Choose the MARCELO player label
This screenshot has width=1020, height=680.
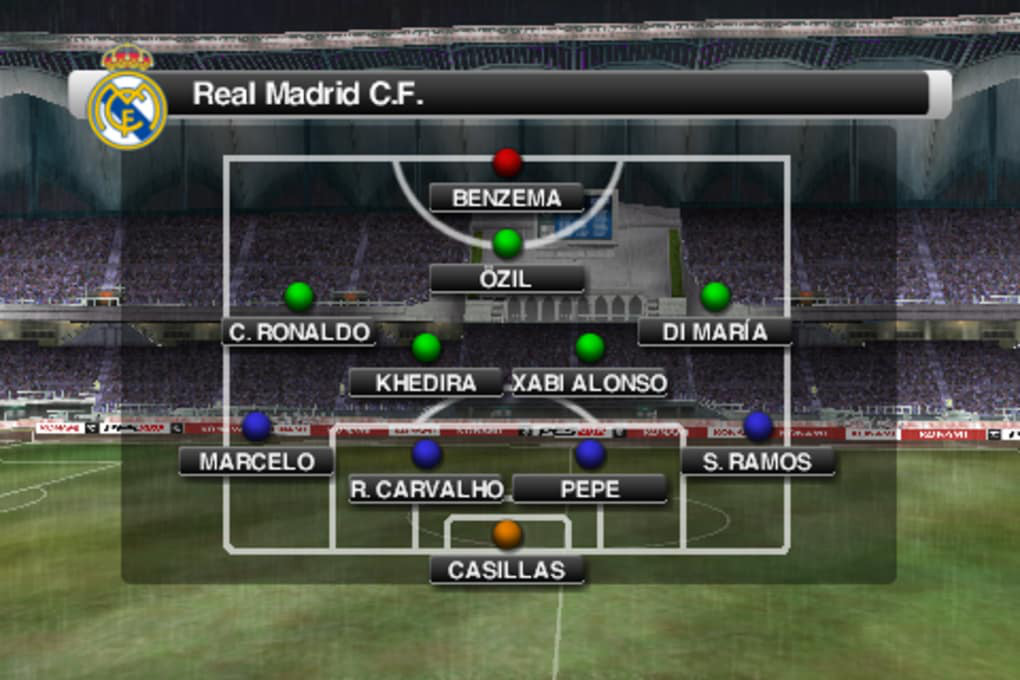coord(256,462)
